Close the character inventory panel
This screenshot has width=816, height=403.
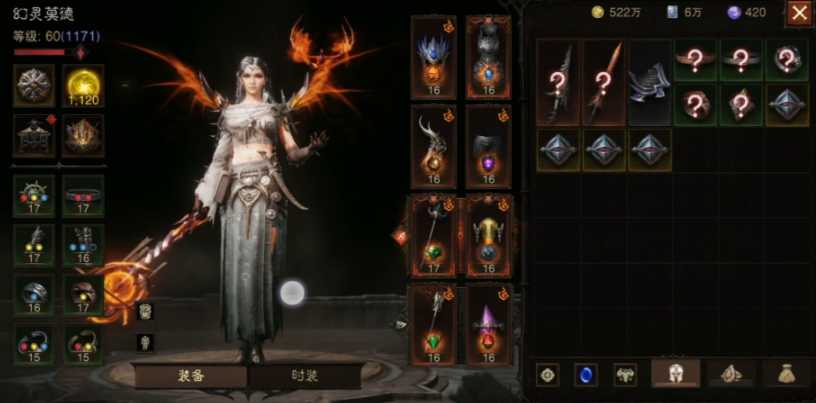click(x=799, y=13)
